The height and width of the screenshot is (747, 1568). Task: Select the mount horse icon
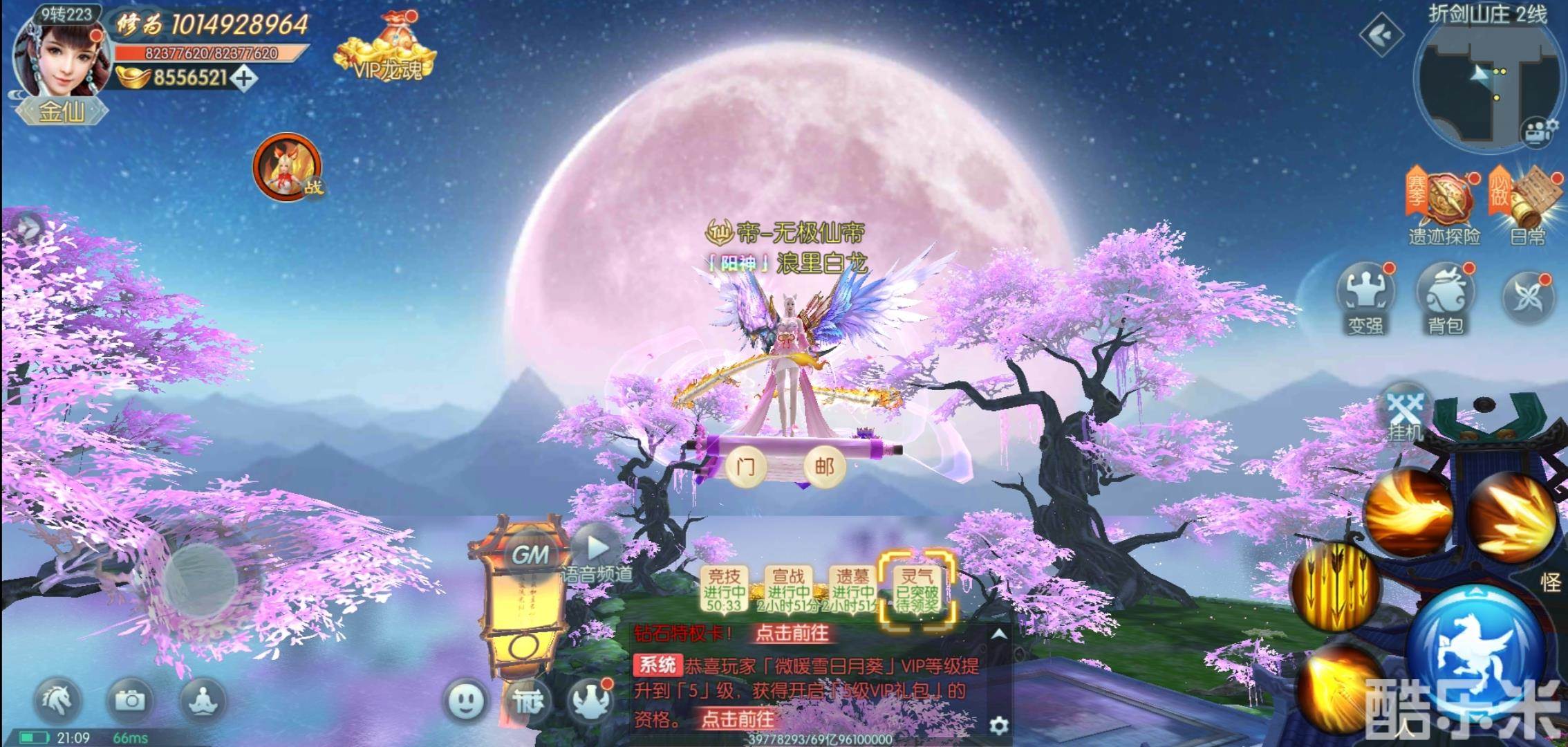pyautogui.click(x=59, y=701)
